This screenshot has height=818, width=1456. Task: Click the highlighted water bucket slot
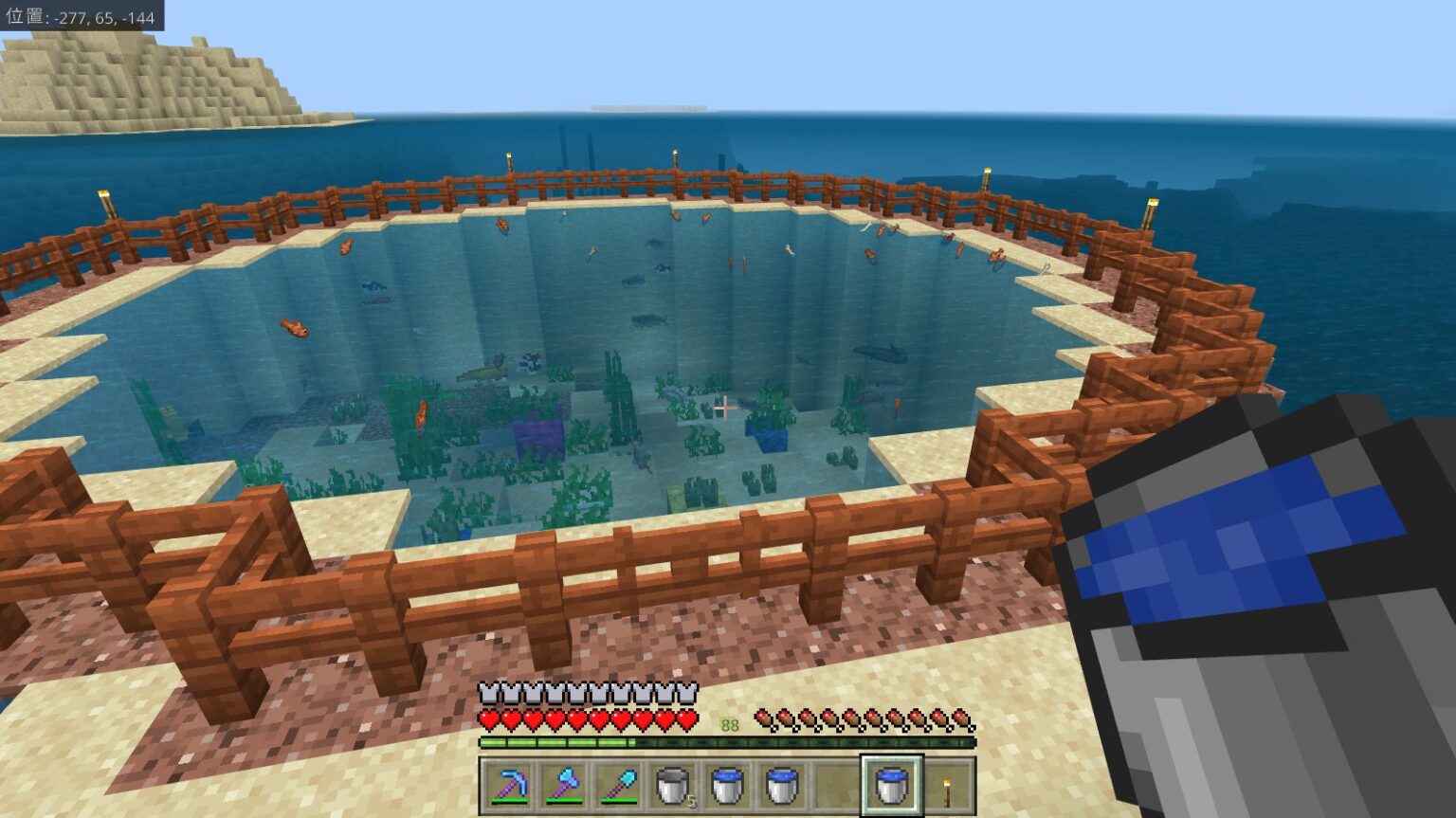coord(891,786)
